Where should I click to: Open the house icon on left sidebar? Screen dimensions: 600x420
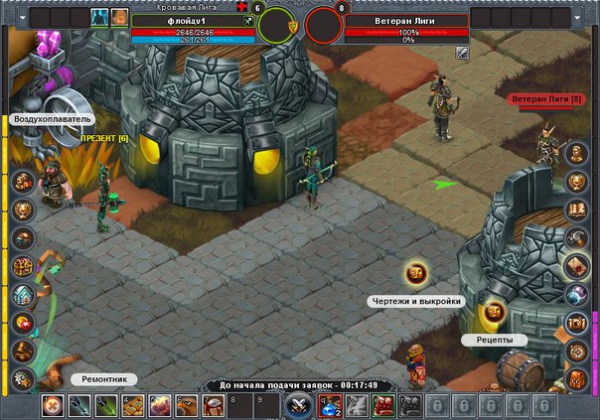(x=23, y=295)
